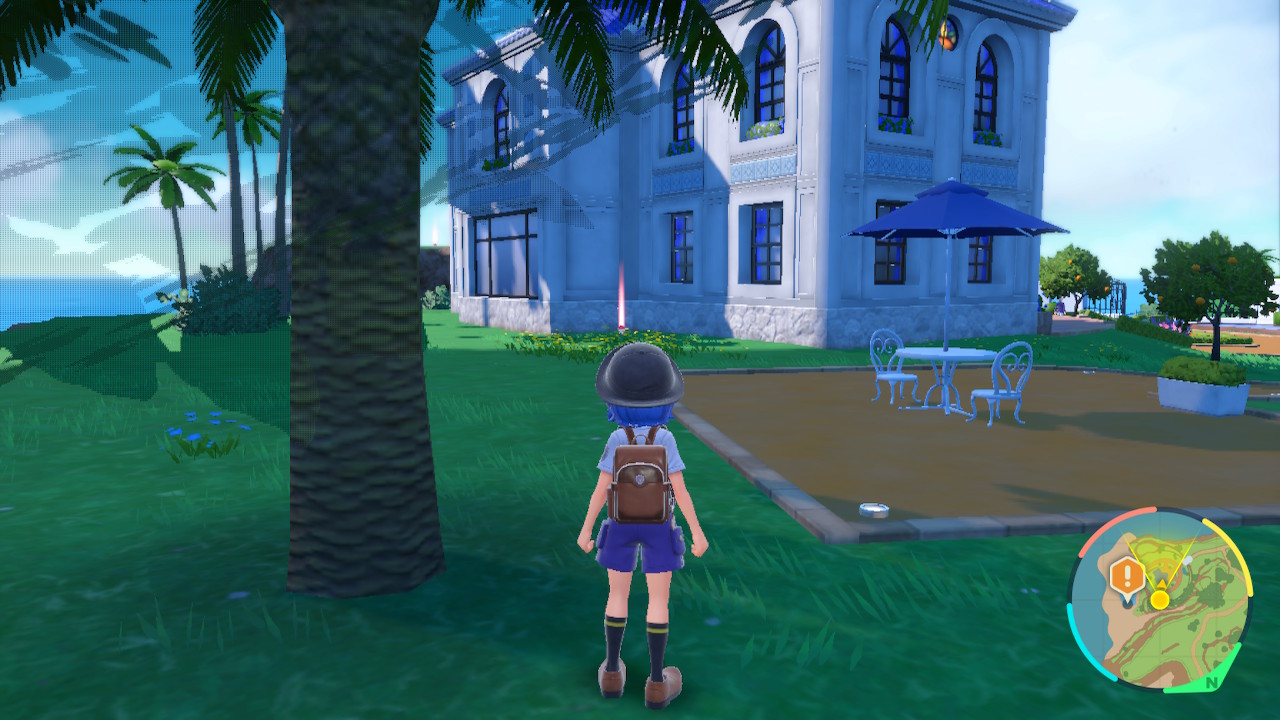Tap the blue waypoint pin under the mission marker
Viewport: 1280px width, 720px height.
click(x=1127, y=600)
